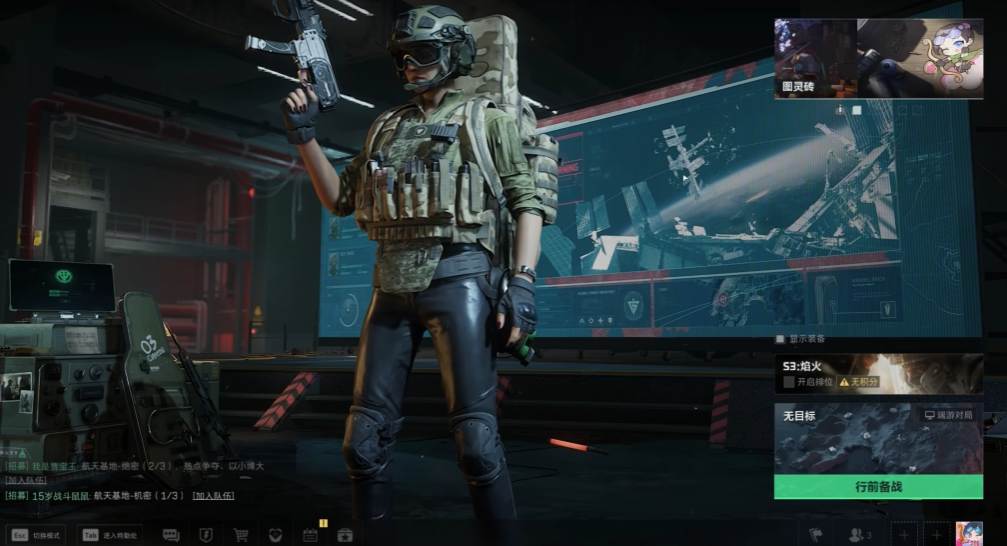
Task: Click the 切换模式 switch mode button
Action: [x=36, y=535]
